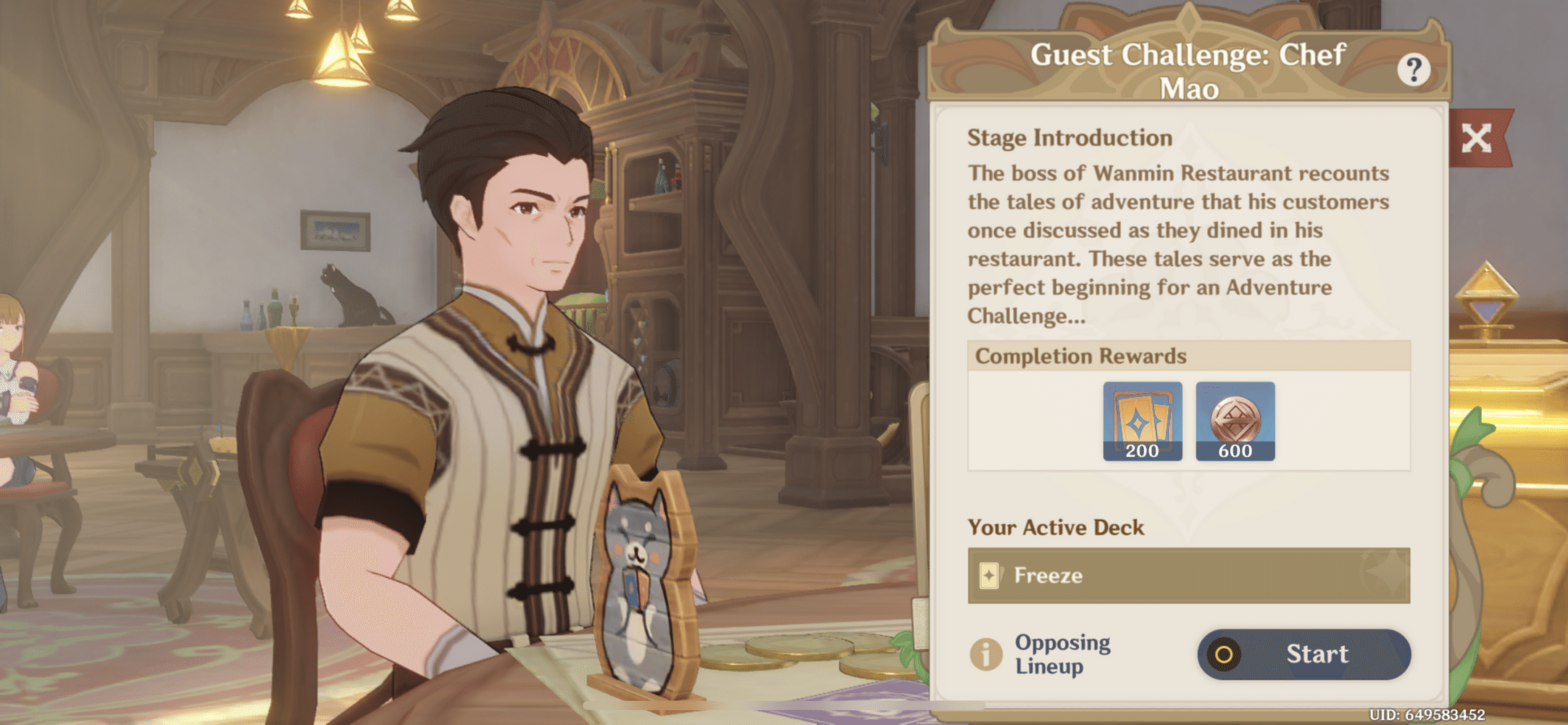This screenshot has height=725, width=1568.
Task: Click the card pack reward showing 200
Action: click(x=1143, y=422)
